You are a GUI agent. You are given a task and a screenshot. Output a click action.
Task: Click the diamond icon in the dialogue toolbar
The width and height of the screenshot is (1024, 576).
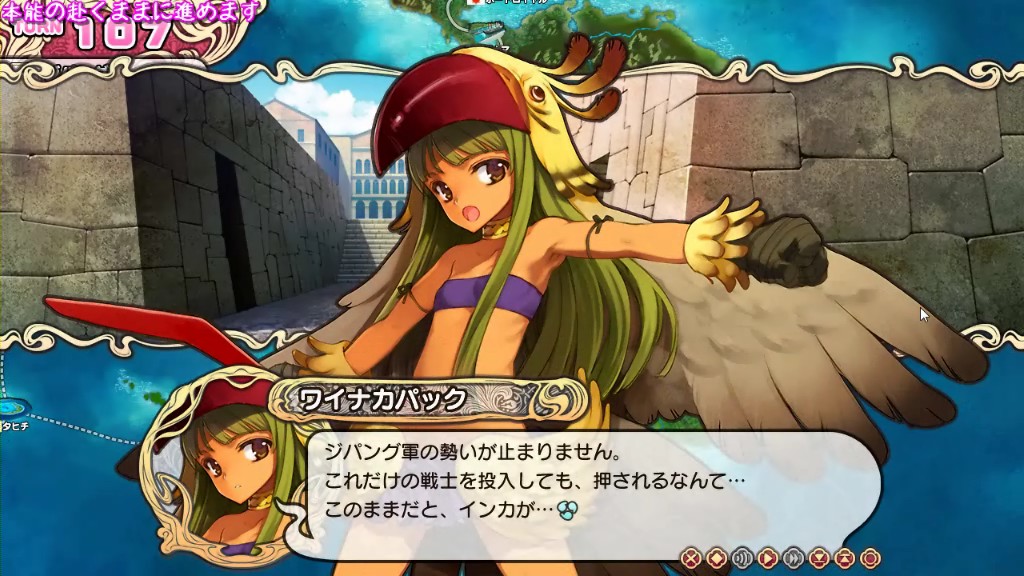click(x=717, y=558)
